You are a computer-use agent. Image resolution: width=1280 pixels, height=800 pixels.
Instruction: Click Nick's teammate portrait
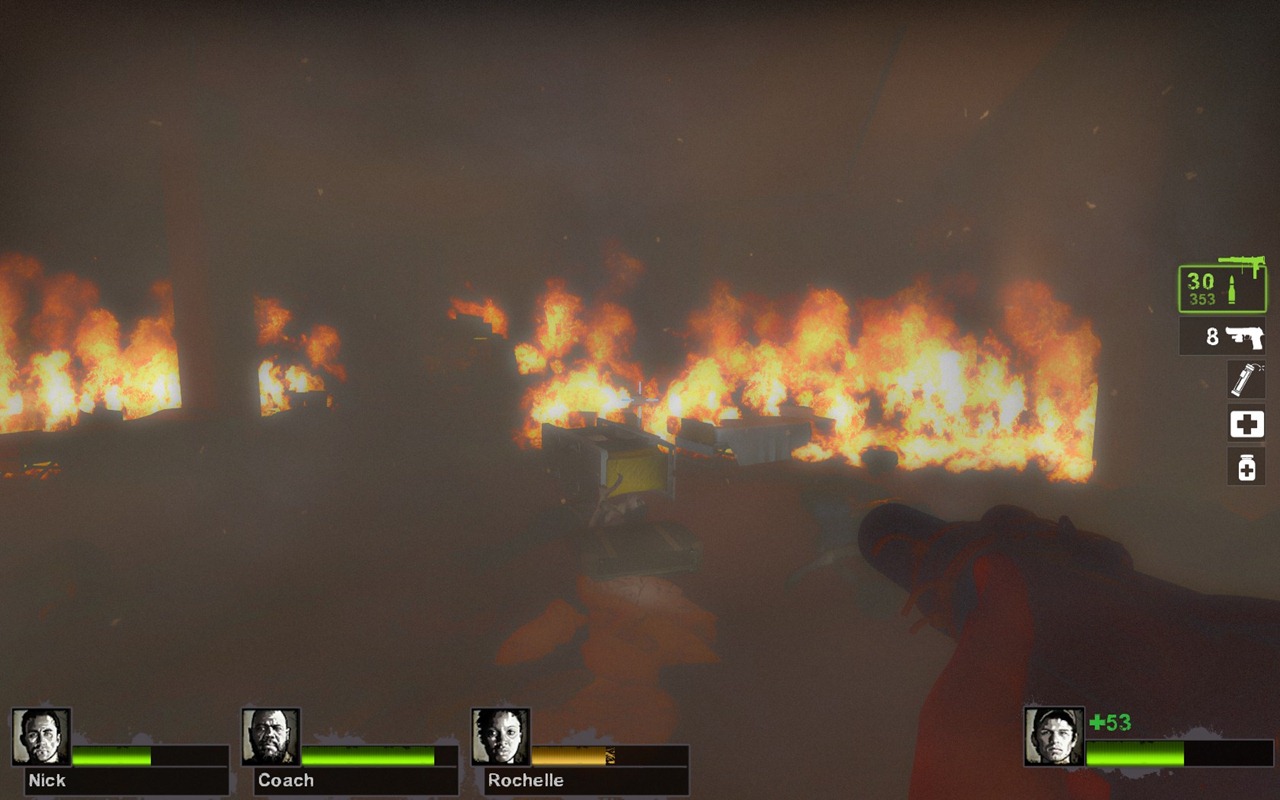click(41, 737)
